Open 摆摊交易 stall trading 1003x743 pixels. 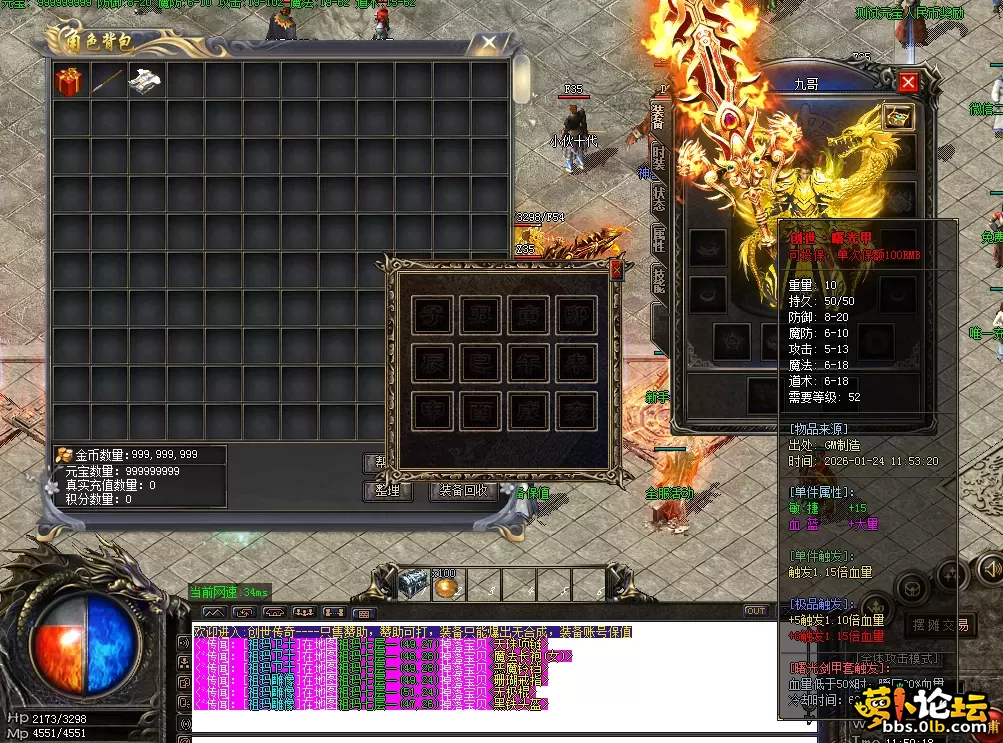pos(939,625)
